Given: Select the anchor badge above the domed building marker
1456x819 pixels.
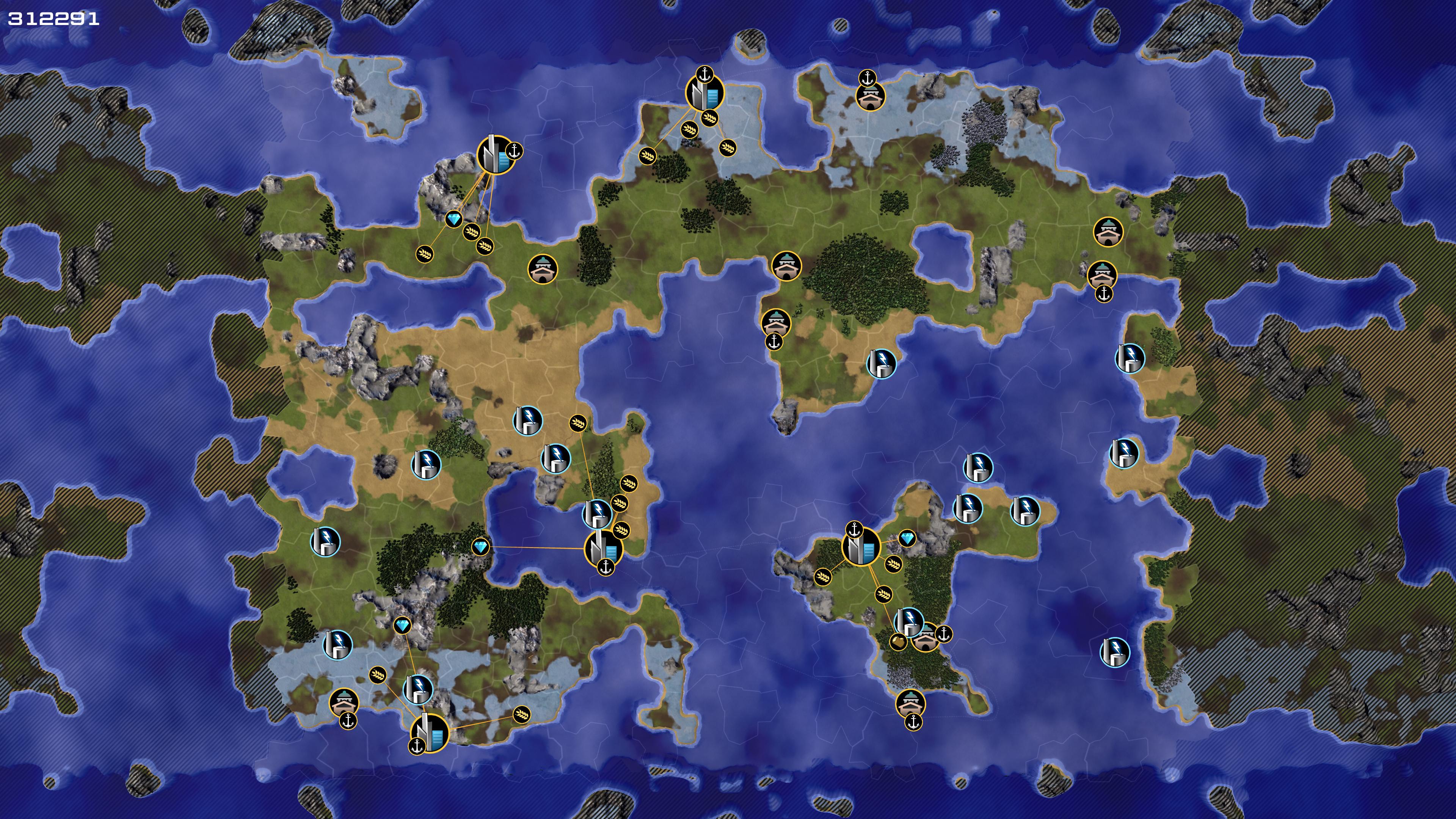Looking at the screenshot, I should pos(867,78).
